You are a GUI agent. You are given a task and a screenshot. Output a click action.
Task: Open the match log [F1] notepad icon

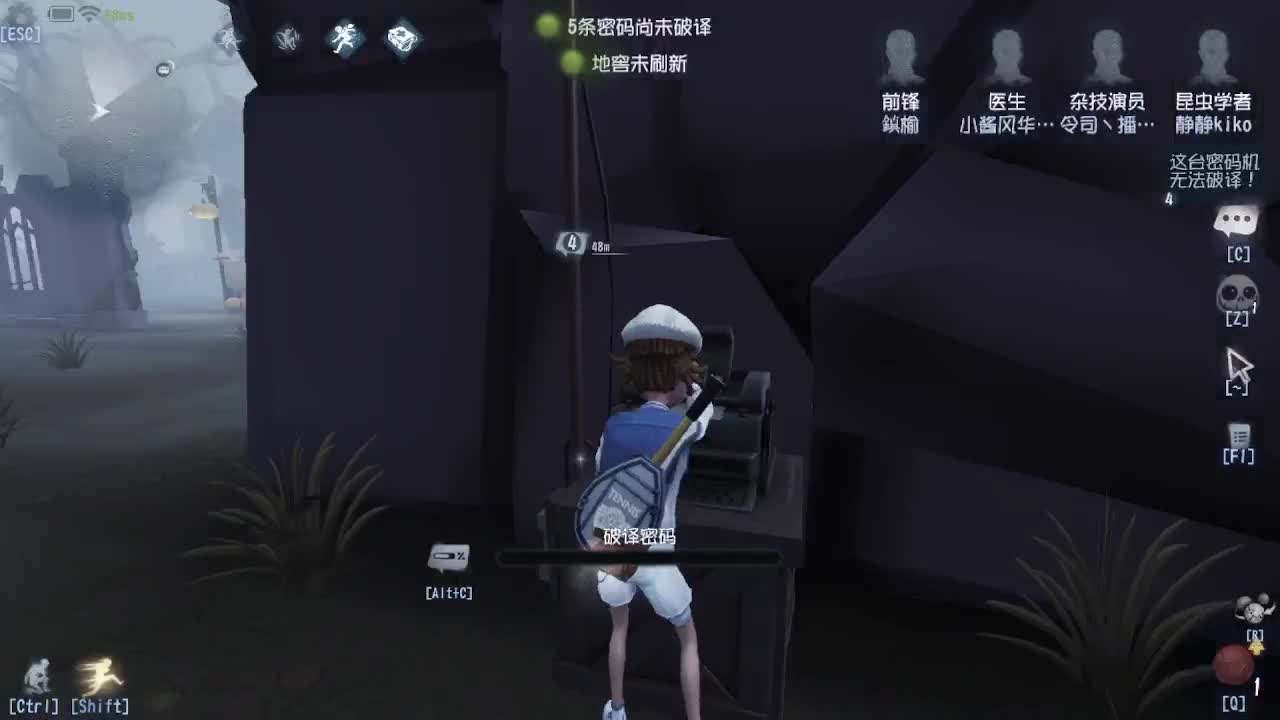tap(1238, 438)
